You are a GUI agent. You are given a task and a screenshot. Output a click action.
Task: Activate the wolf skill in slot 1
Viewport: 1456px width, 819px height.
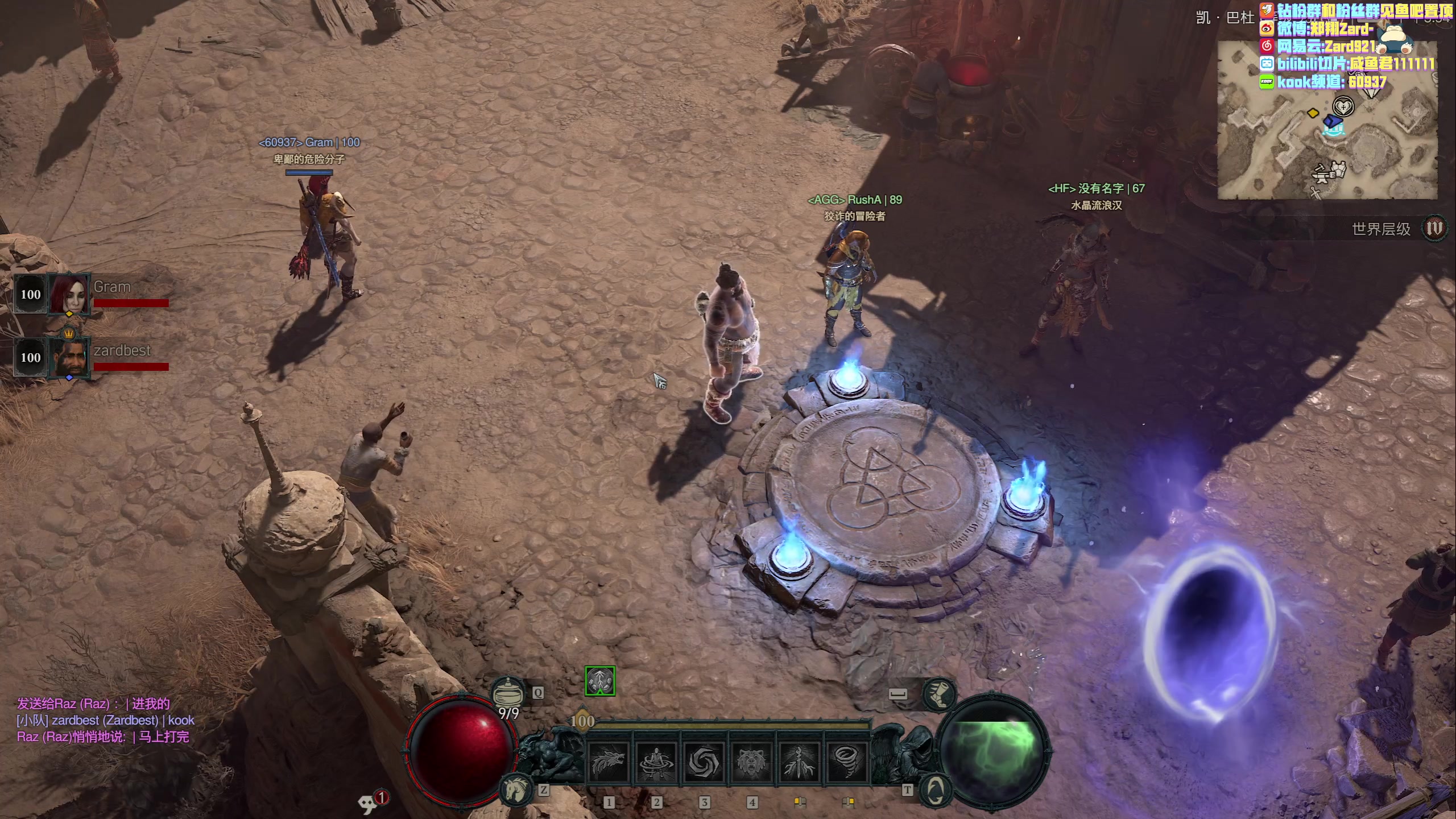click(x=607, y=762)
